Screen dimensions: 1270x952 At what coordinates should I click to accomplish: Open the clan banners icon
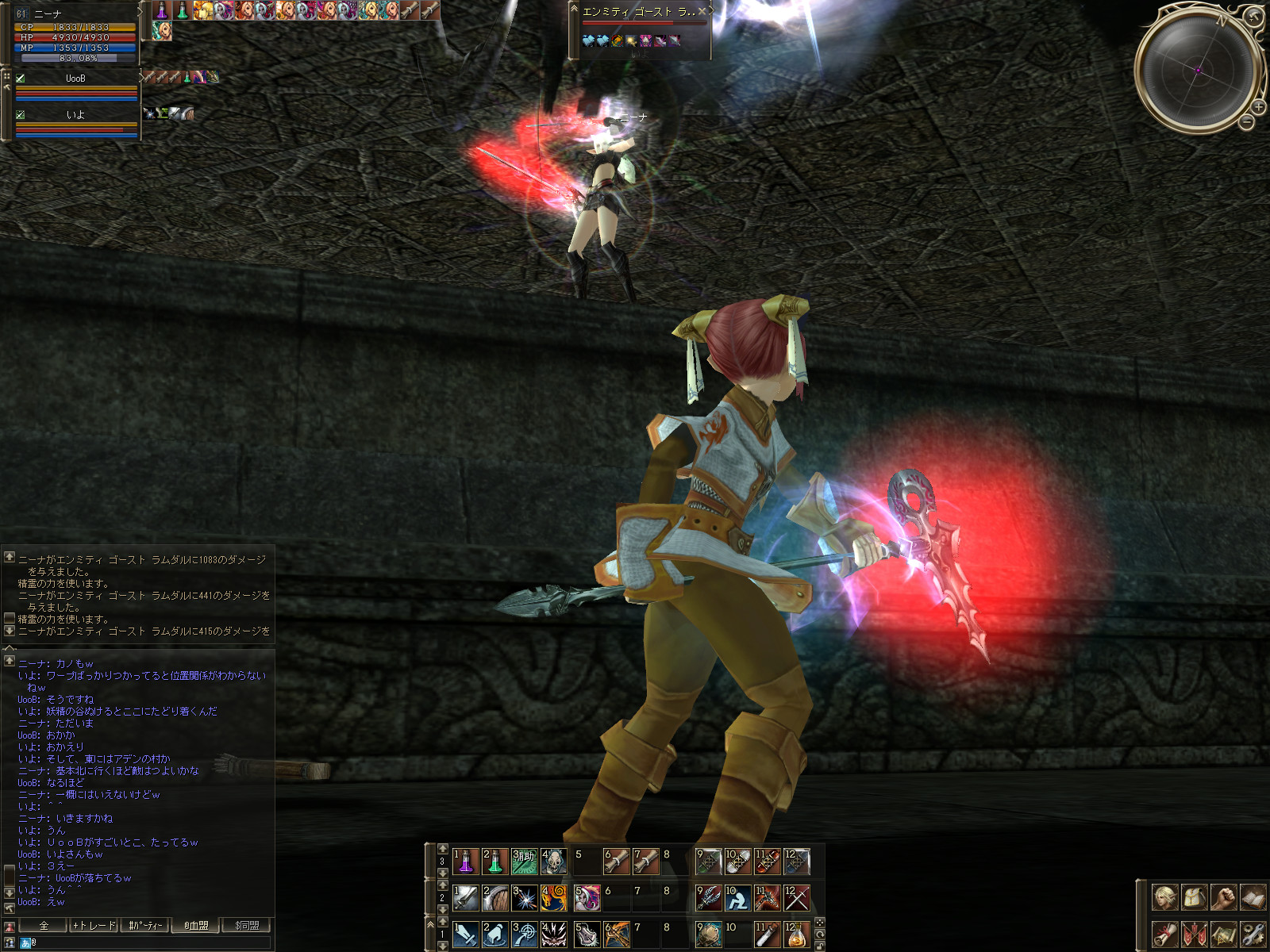point(1194,934)
